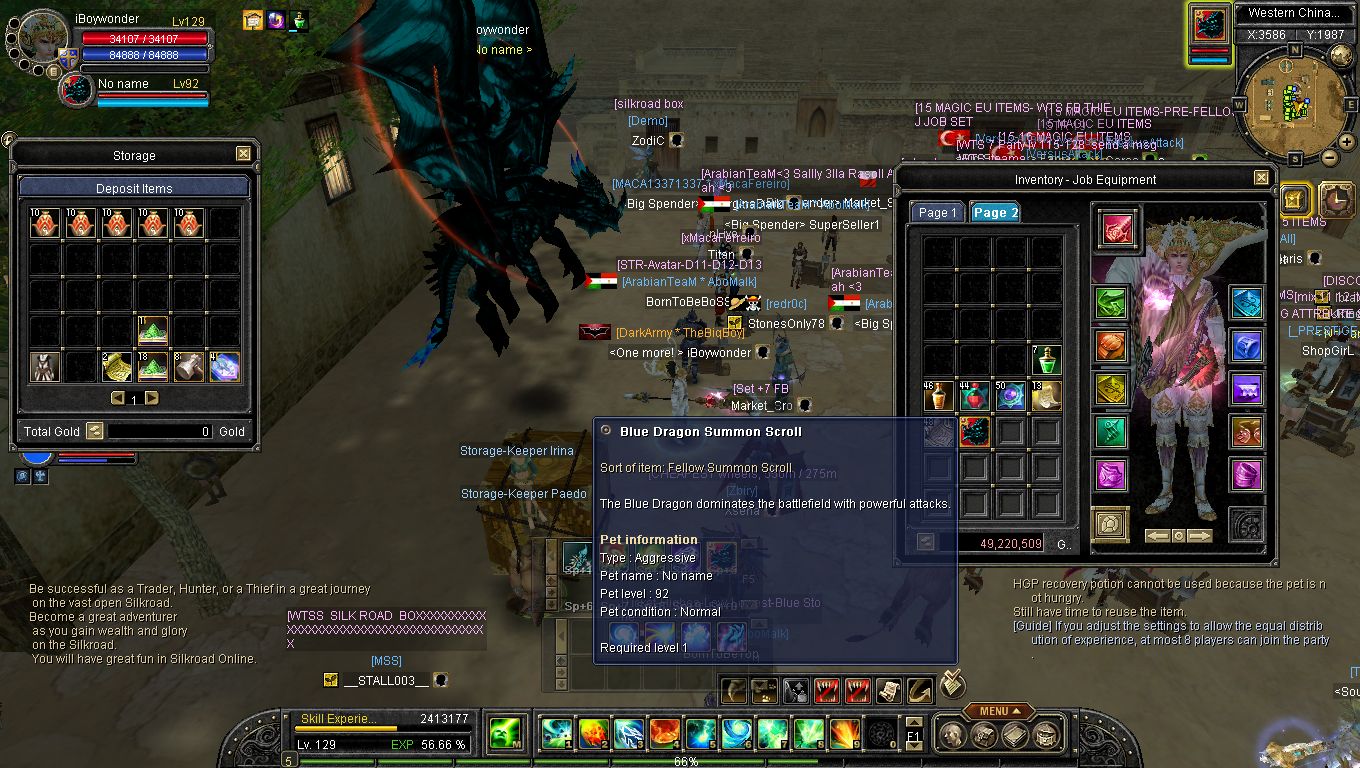Activate the fire skill in hotbar slot 4

coord(665,733)
